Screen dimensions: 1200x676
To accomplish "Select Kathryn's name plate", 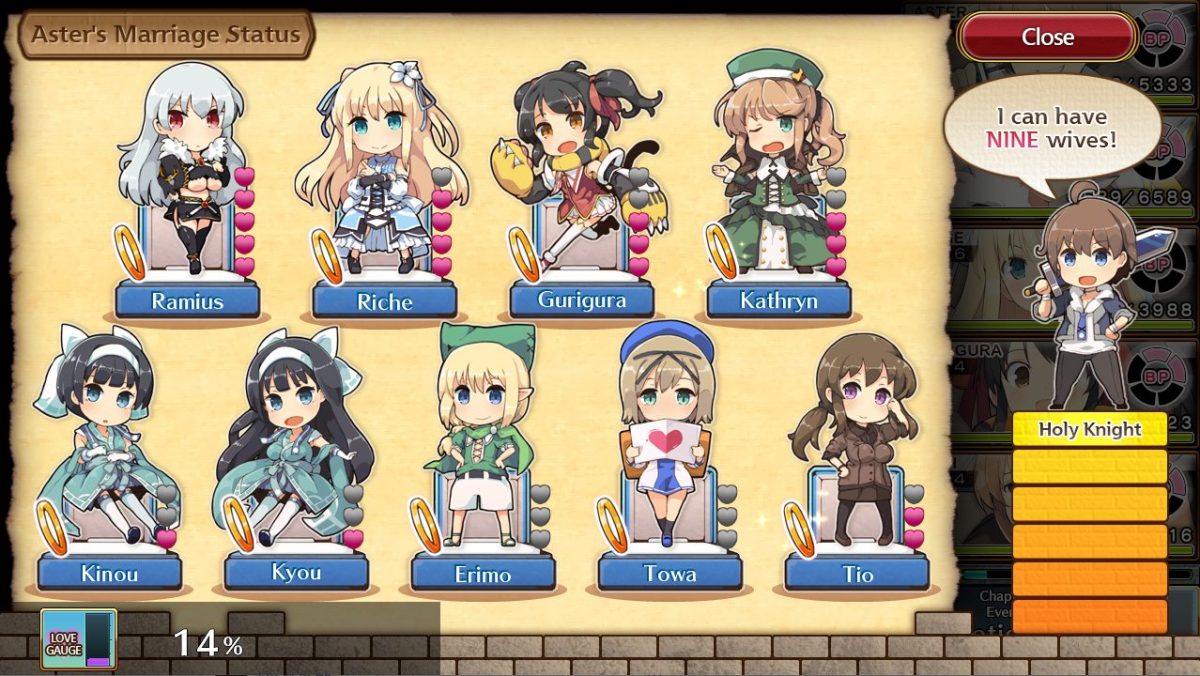I will click(779, 300).
